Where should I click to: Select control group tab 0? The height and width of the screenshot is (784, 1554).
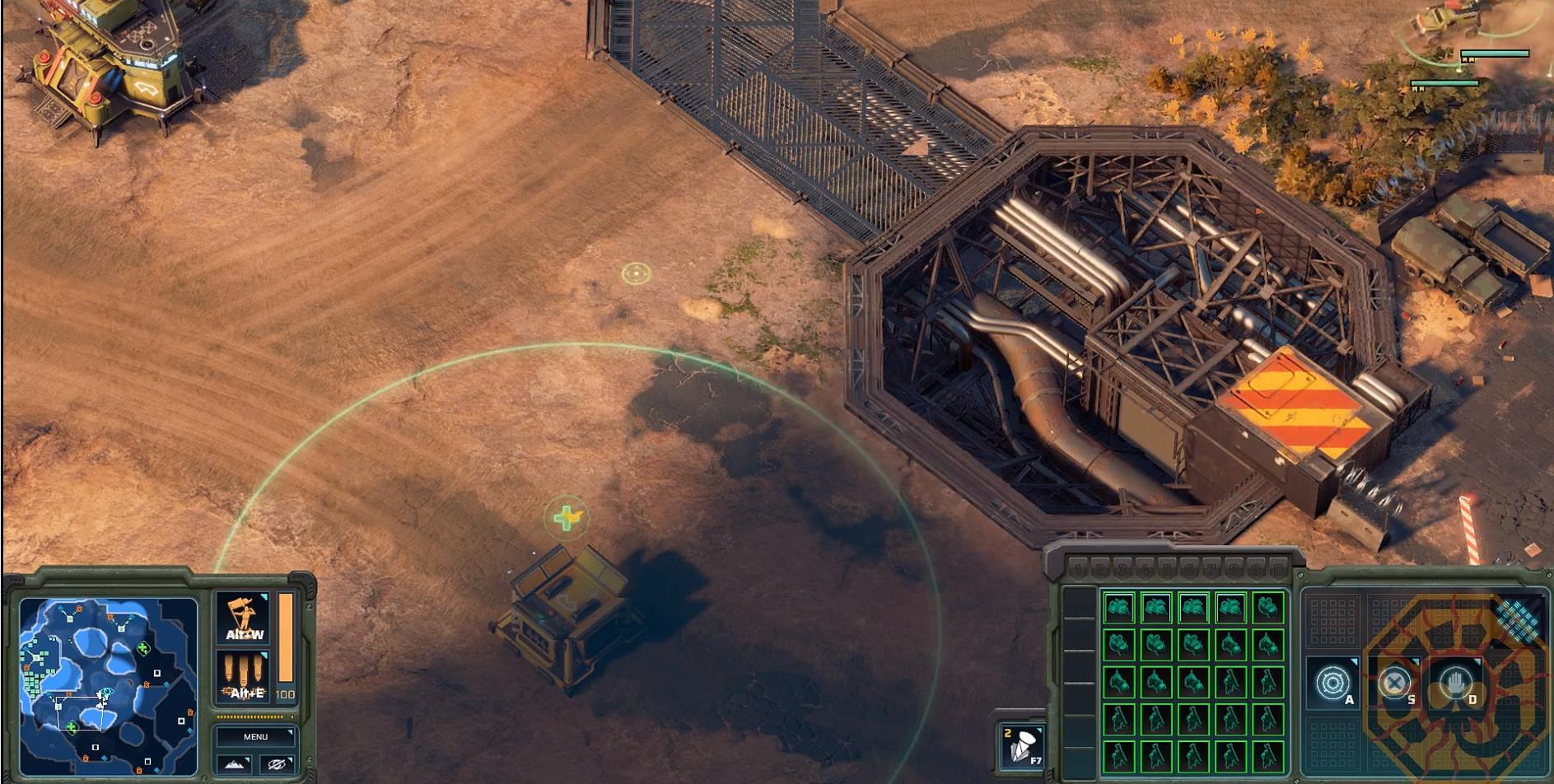[x=1276, y=568]
